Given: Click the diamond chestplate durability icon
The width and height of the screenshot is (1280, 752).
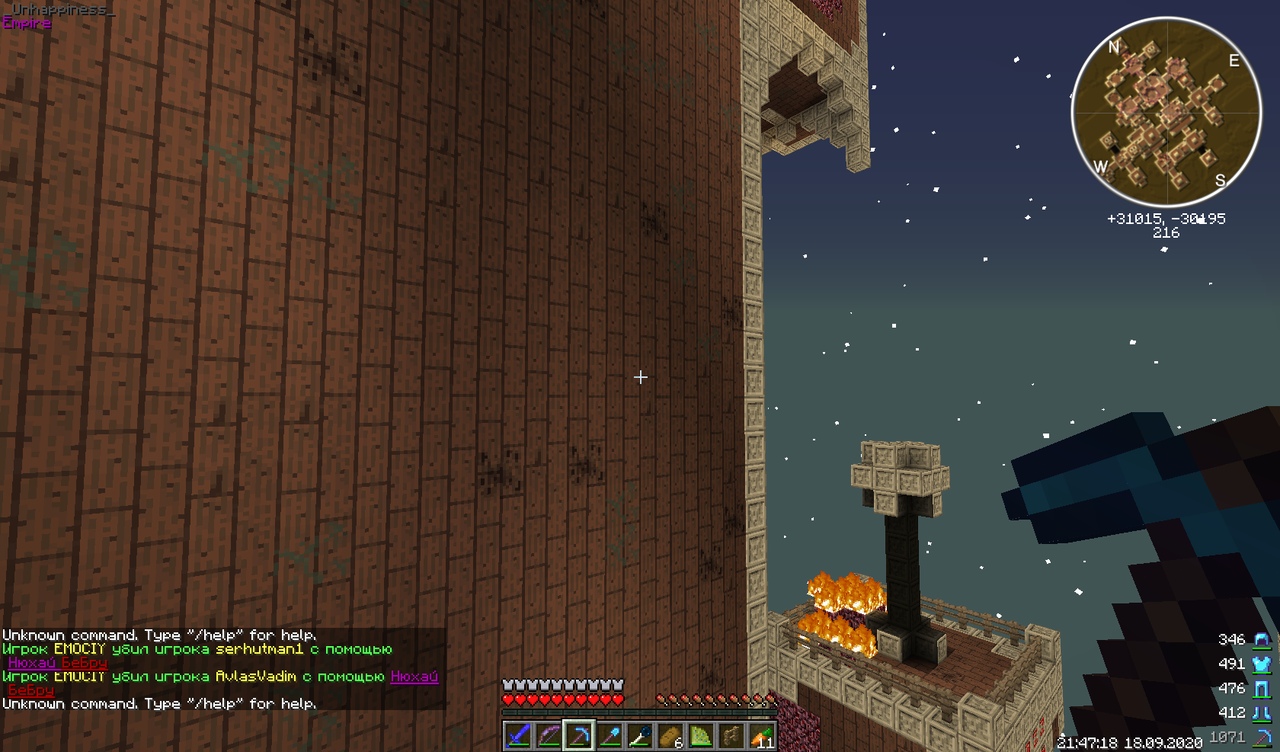Looking at the screenshot, I should (1261, 664).
